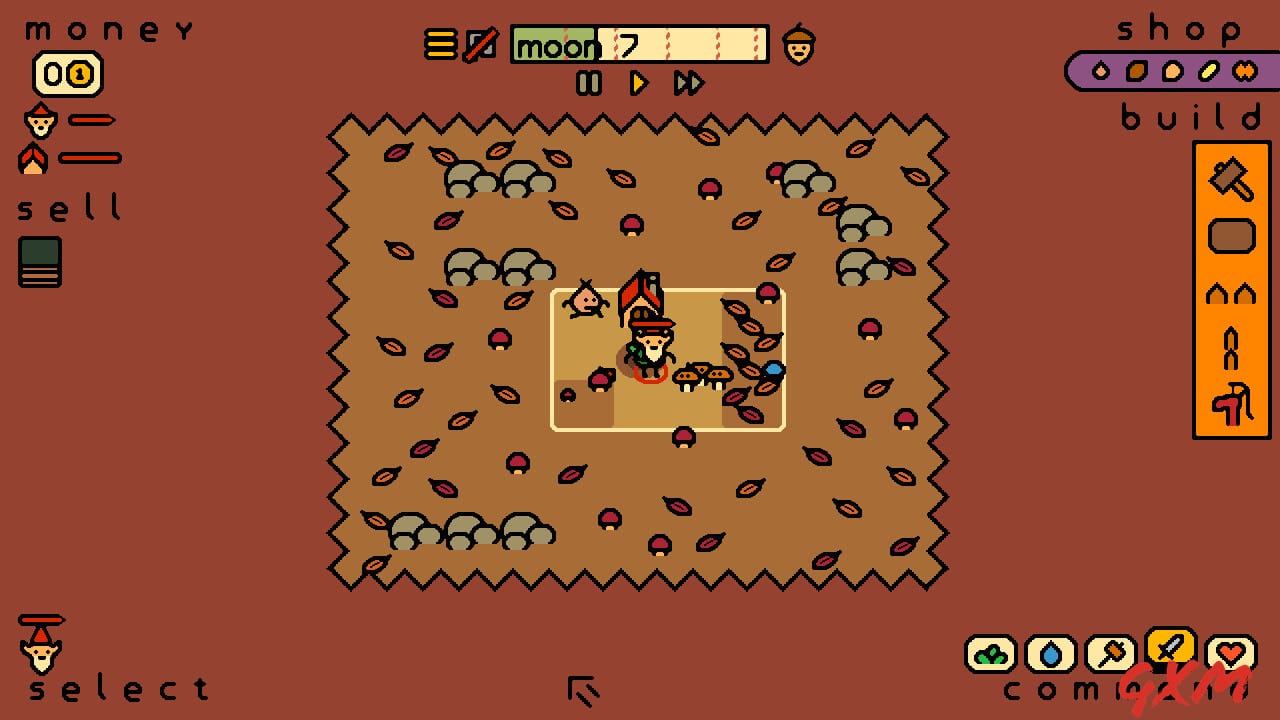The width and height of the screenshot is (1280, 720).
Task: Open the sell panel below money
Action: (x=40, y=262)
